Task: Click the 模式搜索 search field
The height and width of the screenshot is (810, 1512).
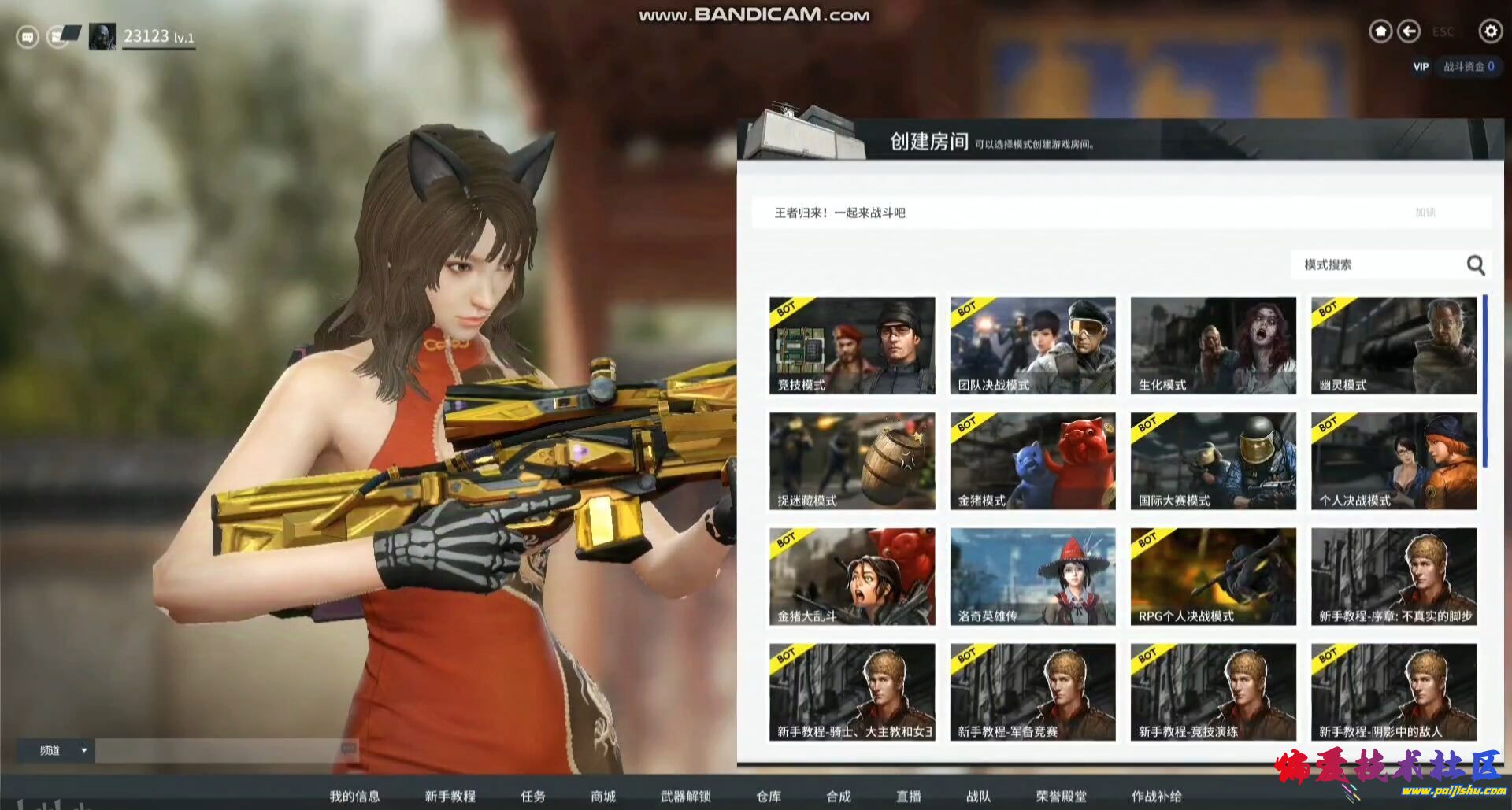Action: pos(1374,264)
